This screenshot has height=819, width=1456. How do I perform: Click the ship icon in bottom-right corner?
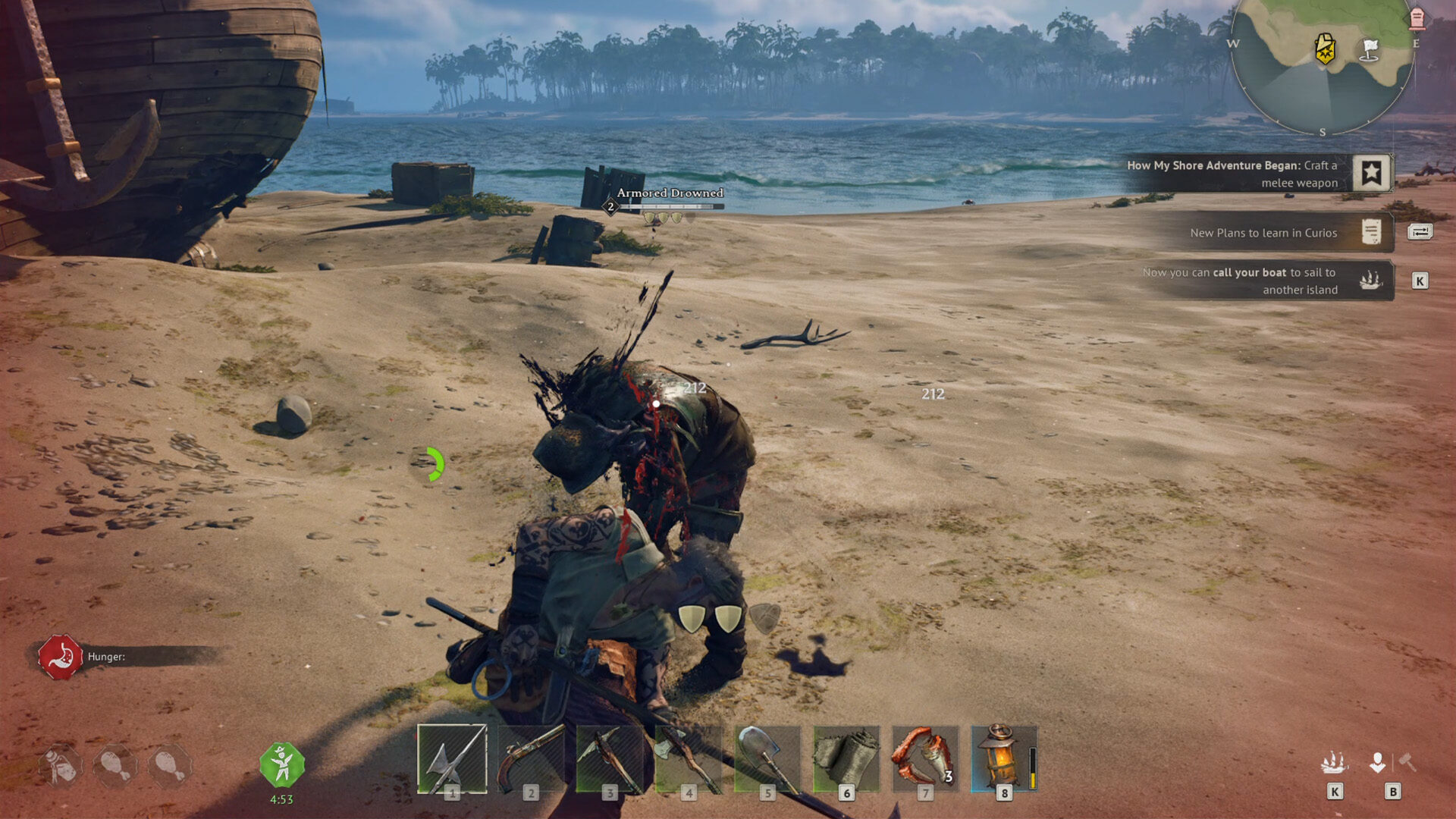point(1334,763)
